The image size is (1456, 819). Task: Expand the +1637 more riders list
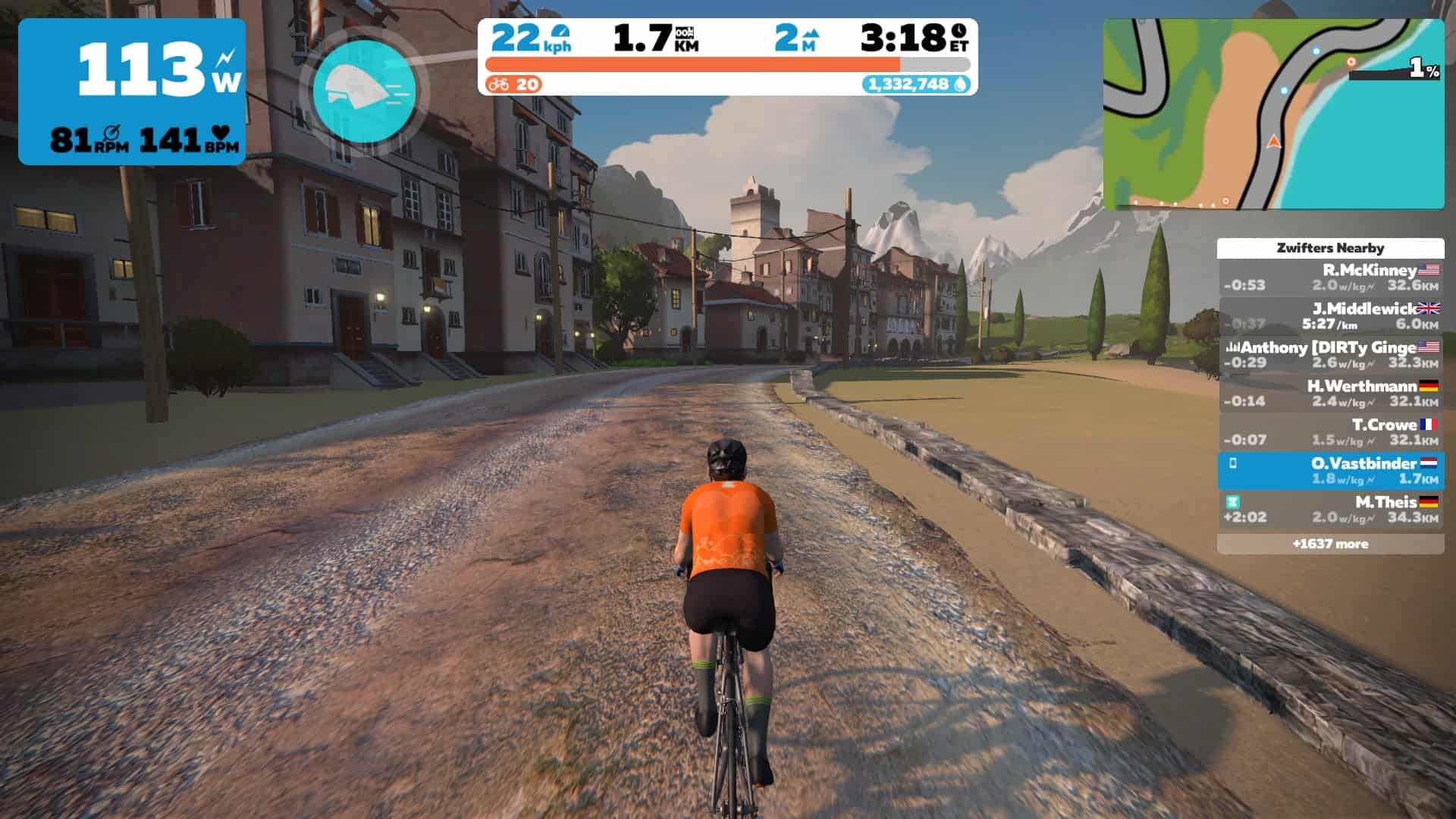pyautogui.click(x=1331, y=544)
